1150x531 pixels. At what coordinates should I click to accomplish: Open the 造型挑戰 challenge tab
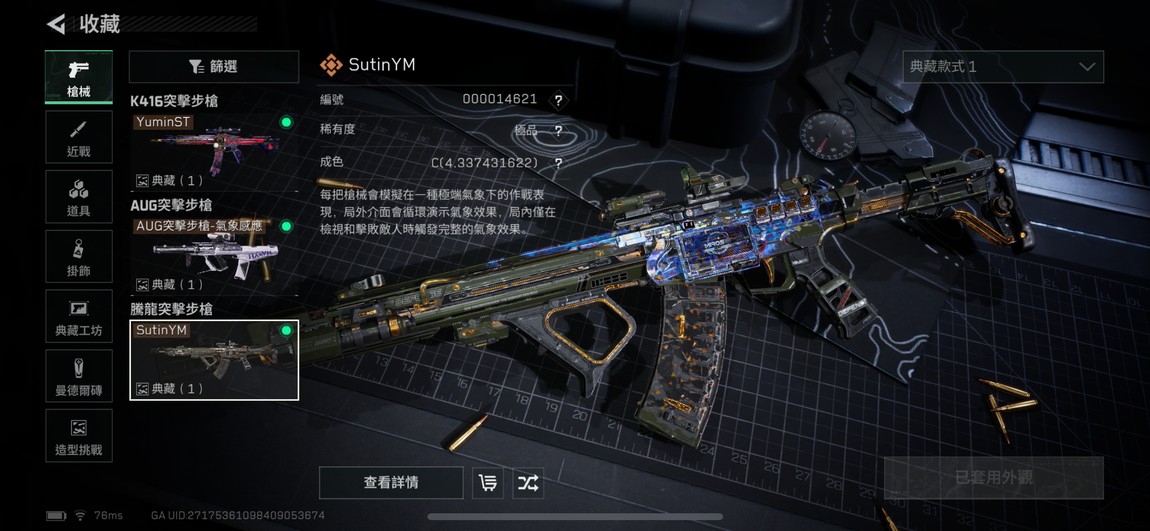(78, 435)
